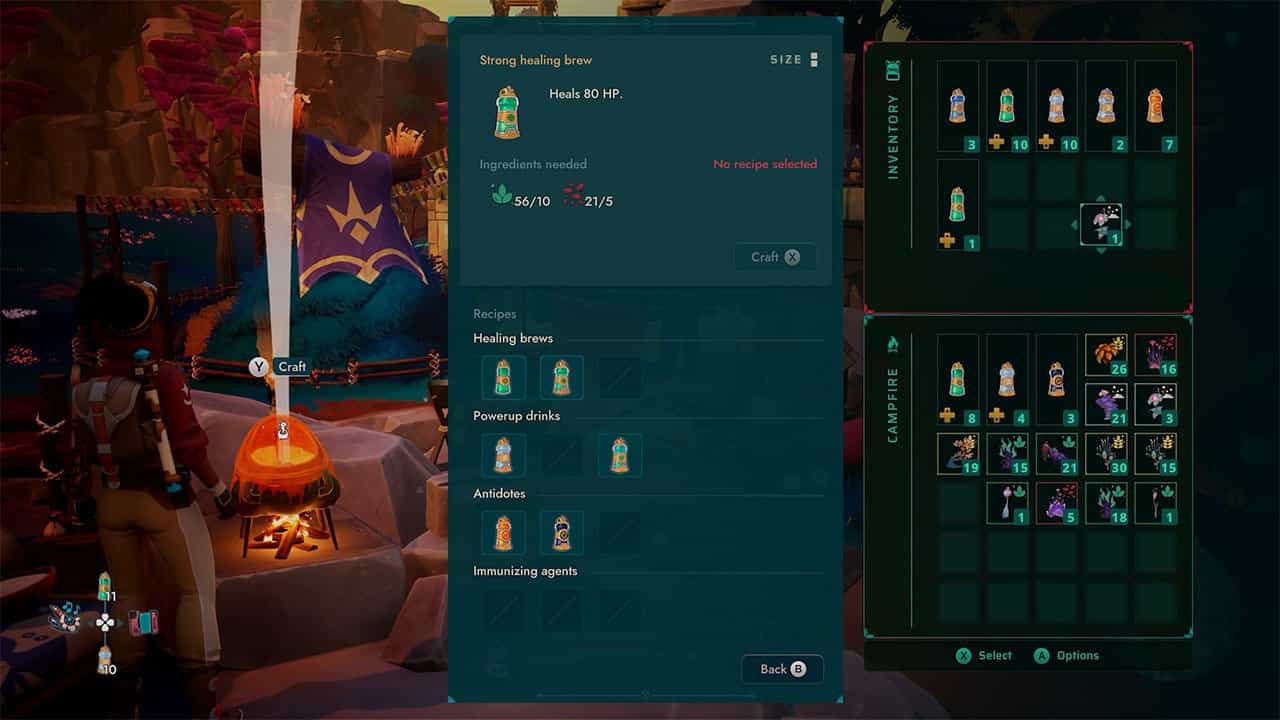Viewport: 1280px width, 720px height.
Task: Select the campfire potion stack of 4
Action: tap(1007, 380)
